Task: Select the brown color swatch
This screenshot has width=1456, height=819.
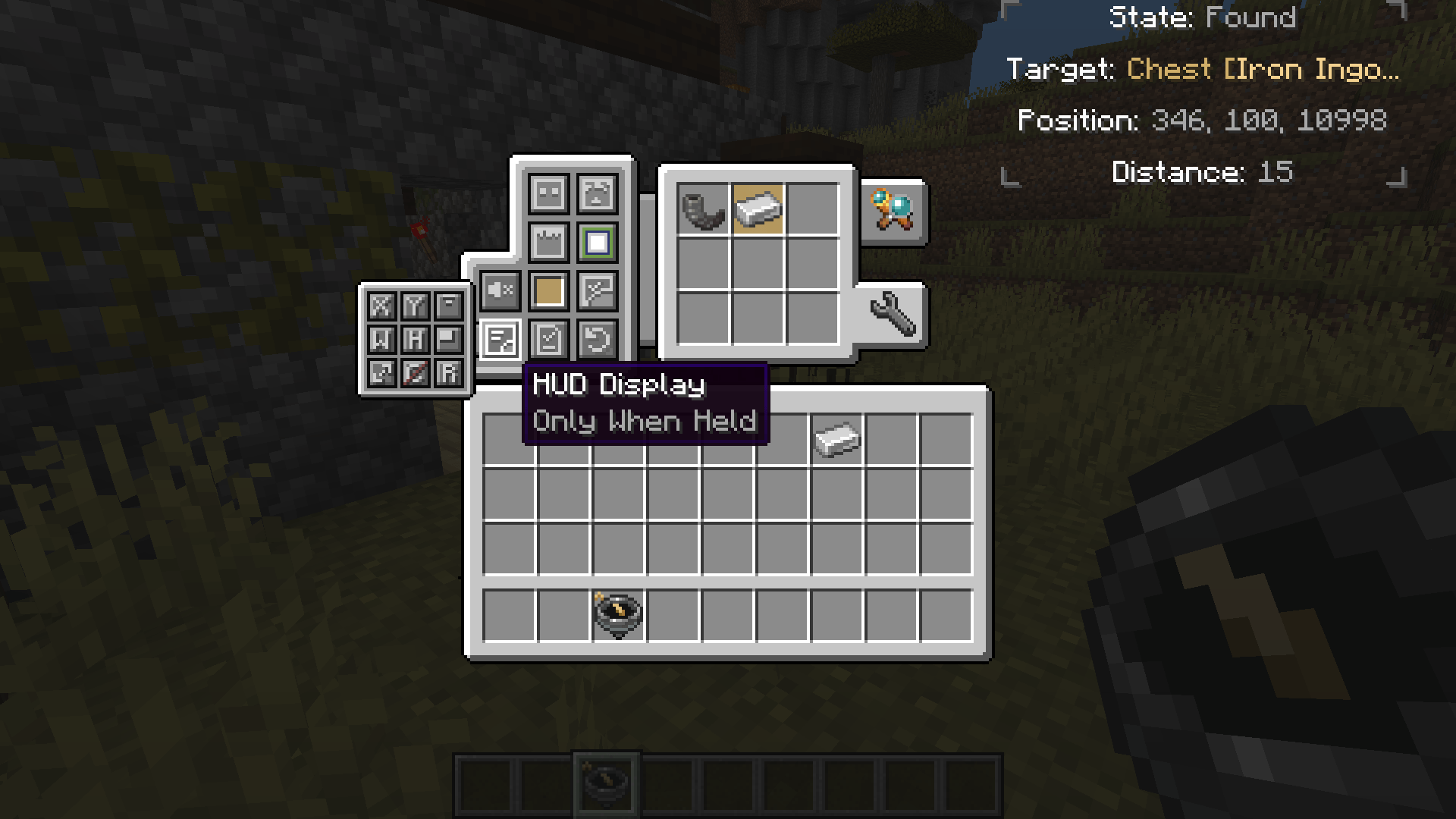Action: pos(548,290)
